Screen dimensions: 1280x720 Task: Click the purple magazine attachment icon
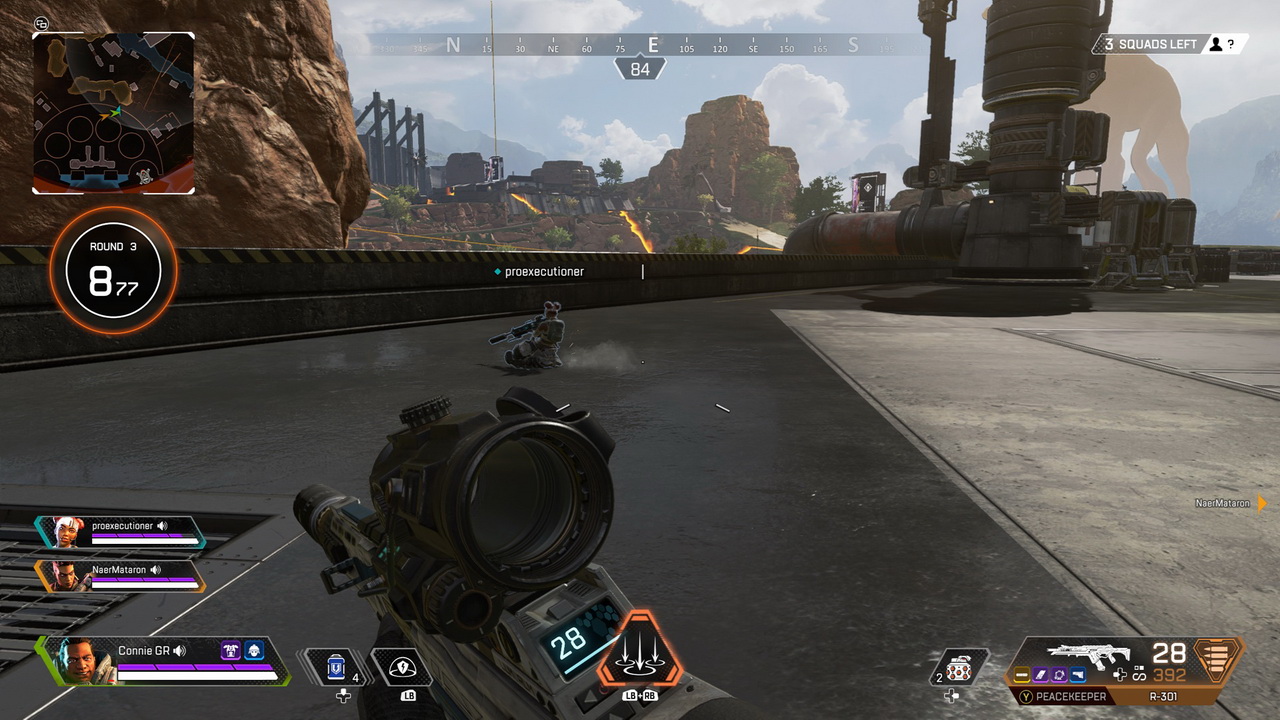(1040, 676)
